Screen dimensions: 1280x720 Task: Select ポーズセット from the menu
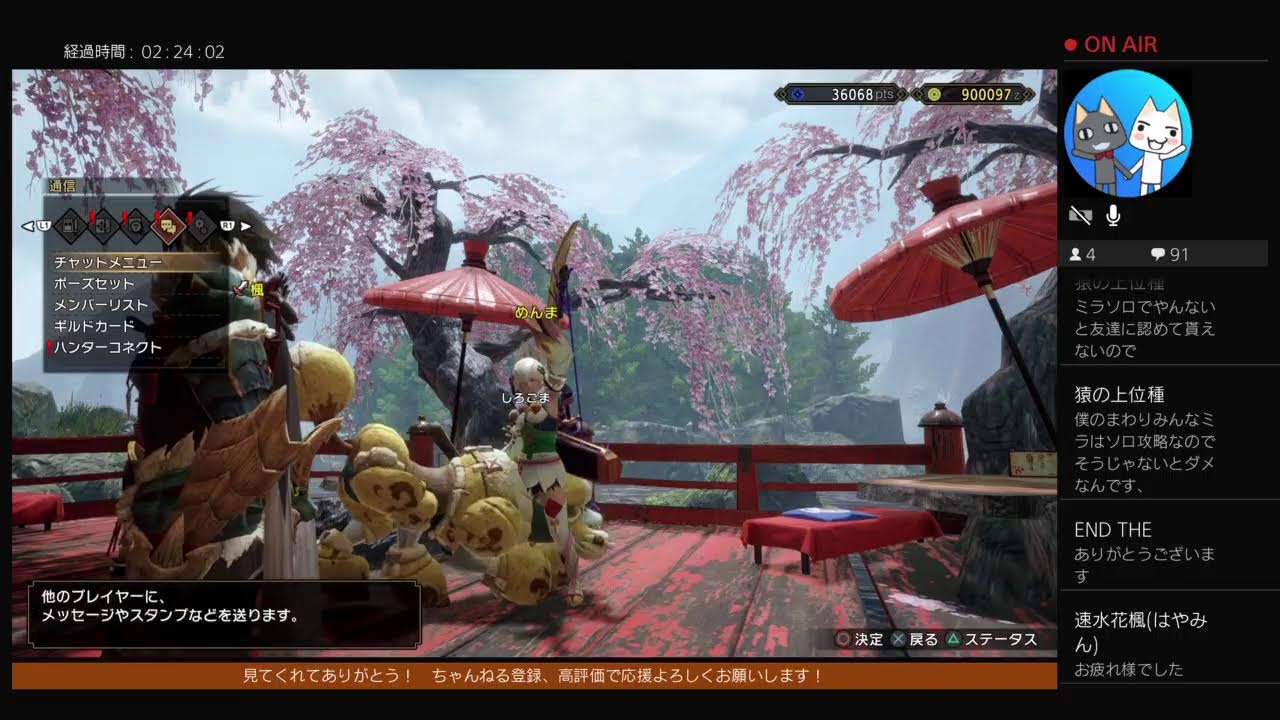coord(94,284)
